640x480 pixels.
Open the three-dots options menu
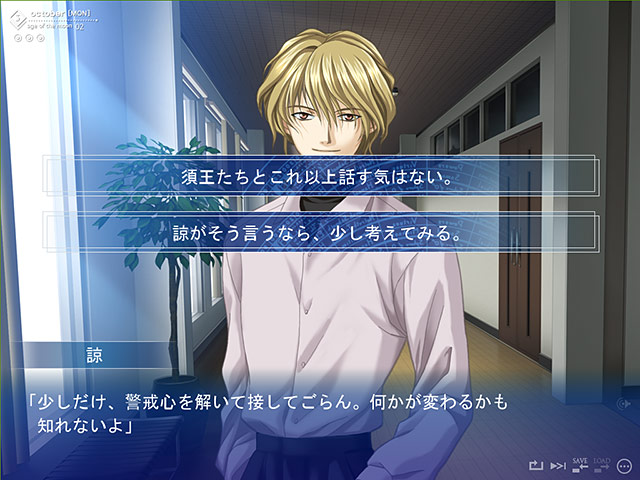pos(625,465)
